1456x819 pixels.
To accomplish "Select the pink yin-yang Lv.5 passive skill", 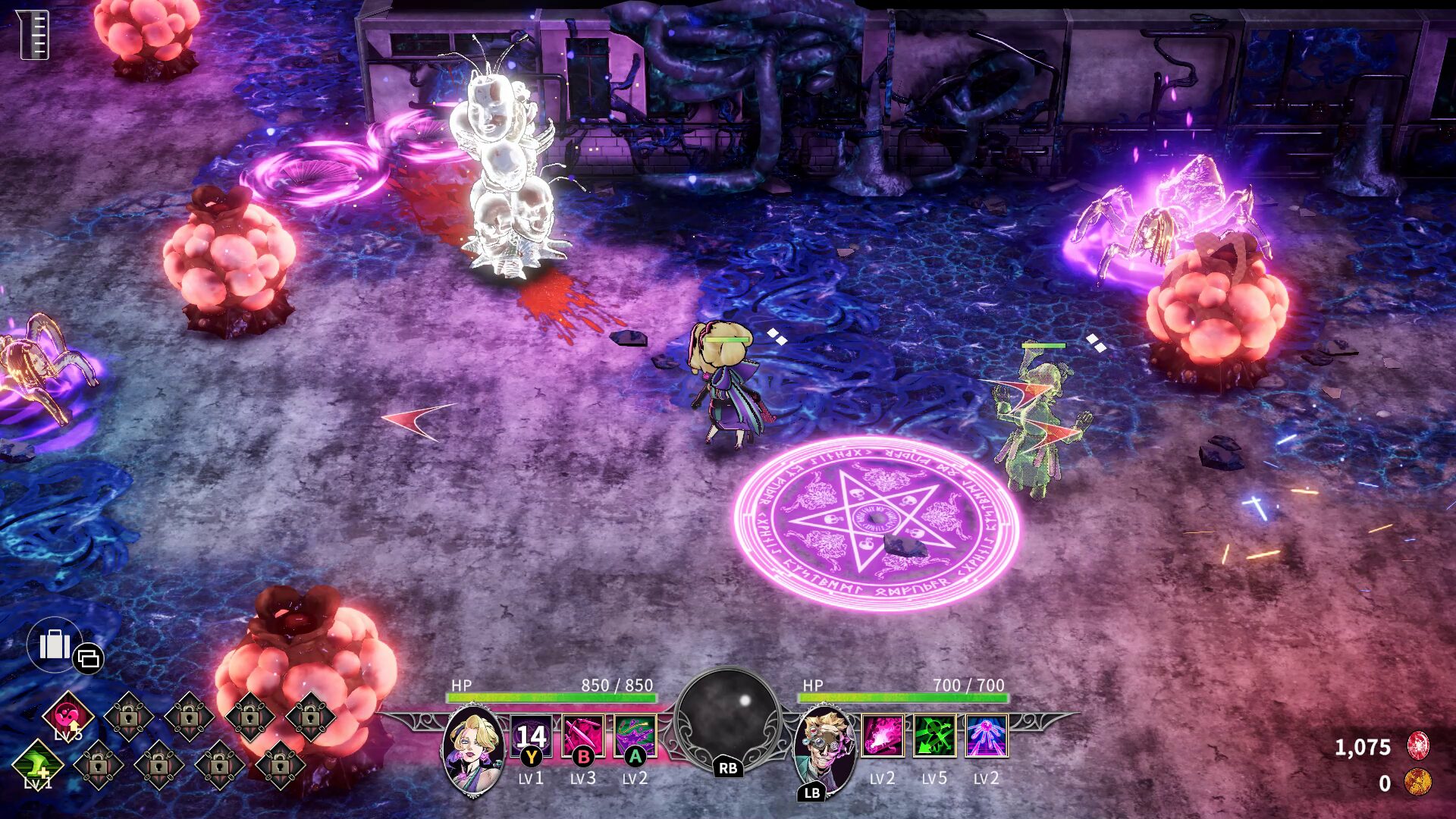I will click(x=68, y=717).
